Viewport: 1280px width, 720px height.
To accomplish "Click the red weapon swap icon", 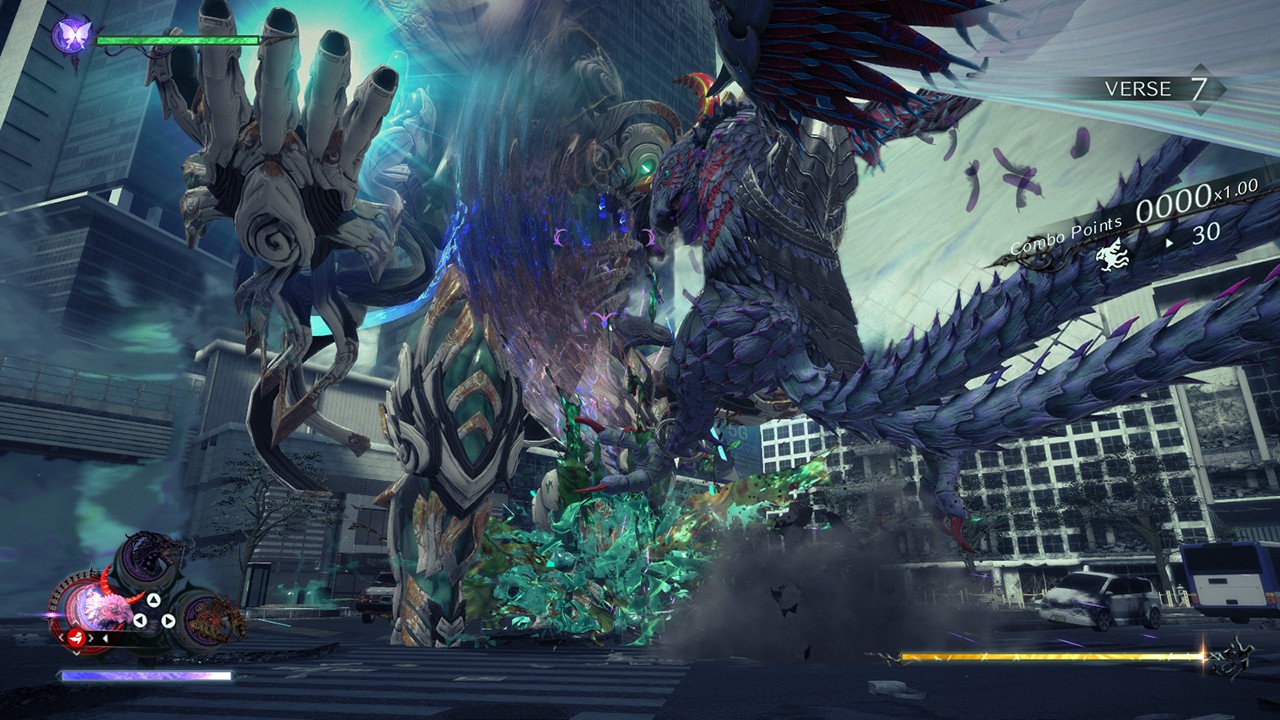I will click(x=75, y=637).
